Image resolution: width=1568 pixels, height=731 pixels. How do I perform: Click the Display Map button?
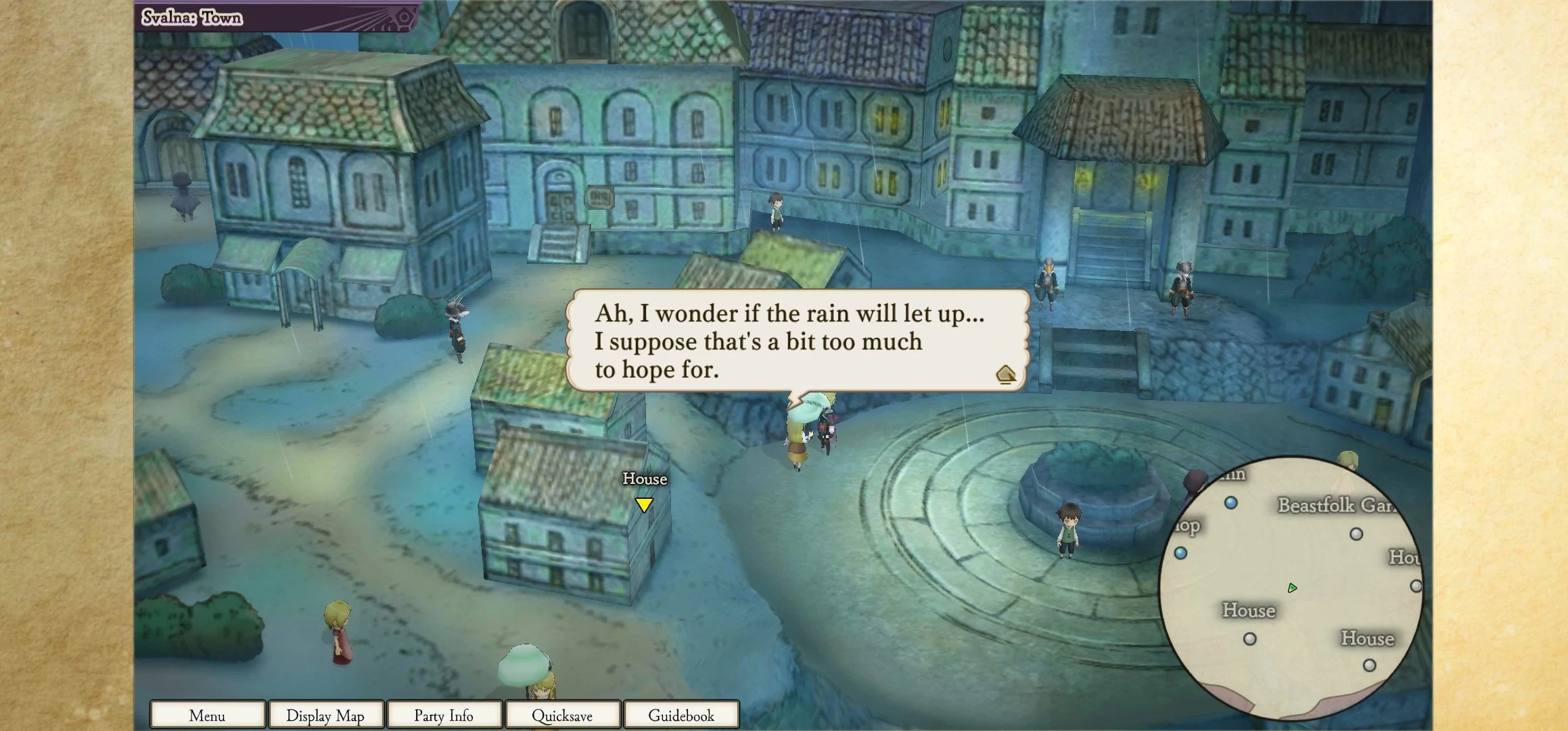tap(325, 715)
